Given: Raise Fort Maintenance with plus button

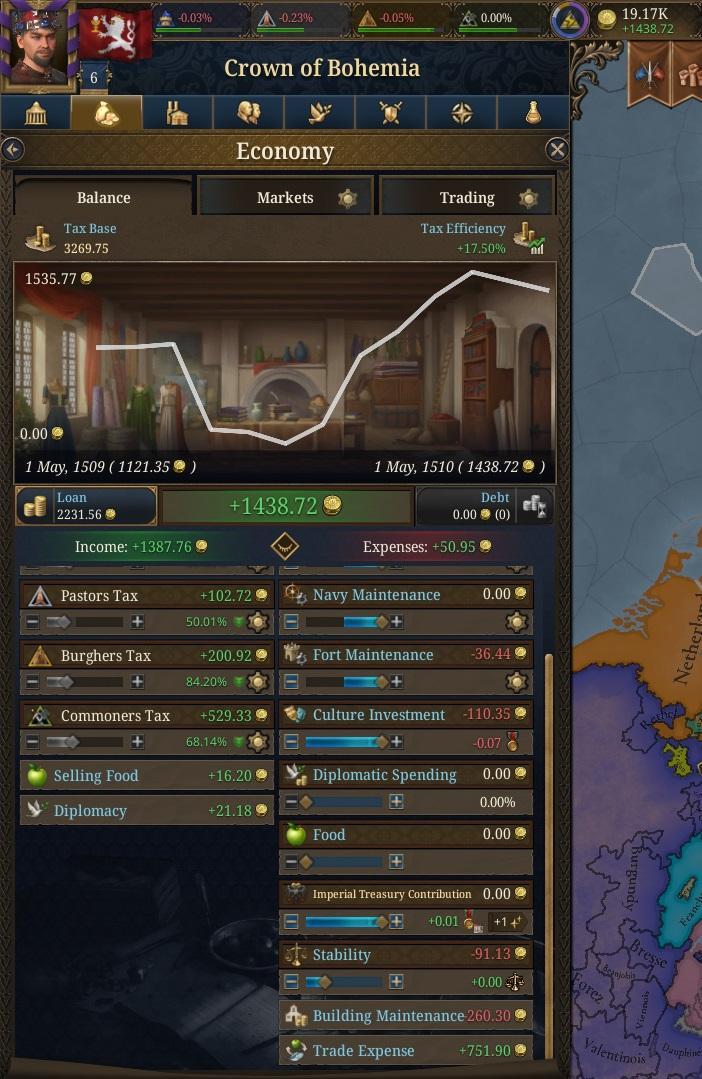Looking at the screenshot, I should [397, 682].
